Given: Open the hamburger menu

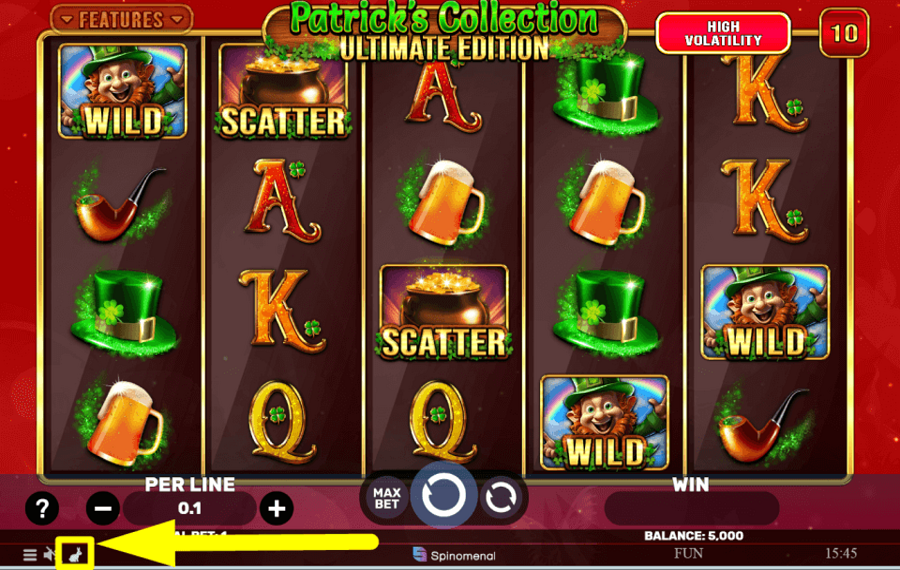Looking at the screenshot, I should coord(30,554).
